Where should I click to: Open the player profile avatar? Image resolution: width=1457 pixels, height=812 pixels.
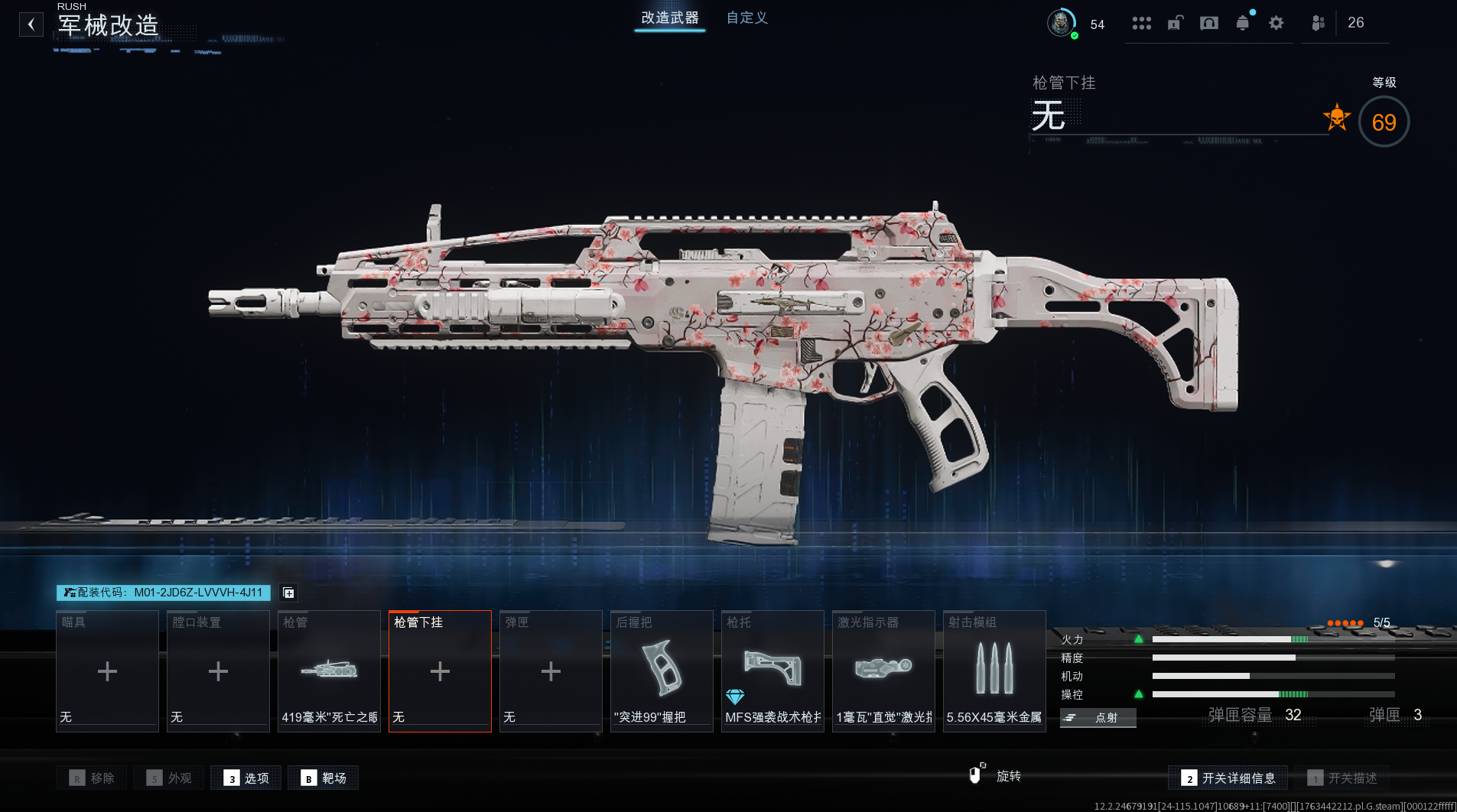pyautogui.click(x=1060, y=23)
